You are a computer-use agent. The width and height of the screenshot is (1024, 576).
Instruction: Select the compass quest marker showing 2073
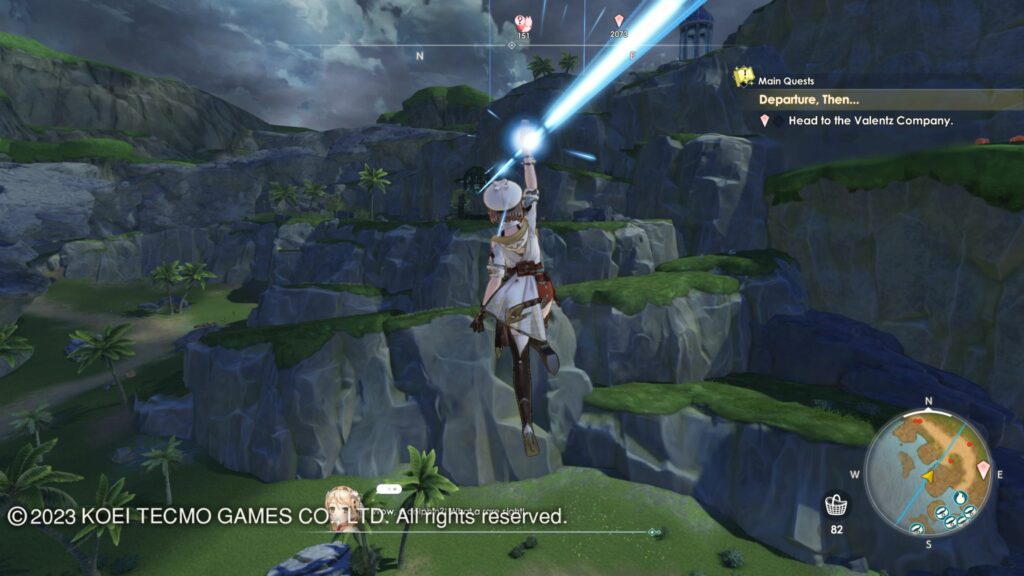click(619, 22)
